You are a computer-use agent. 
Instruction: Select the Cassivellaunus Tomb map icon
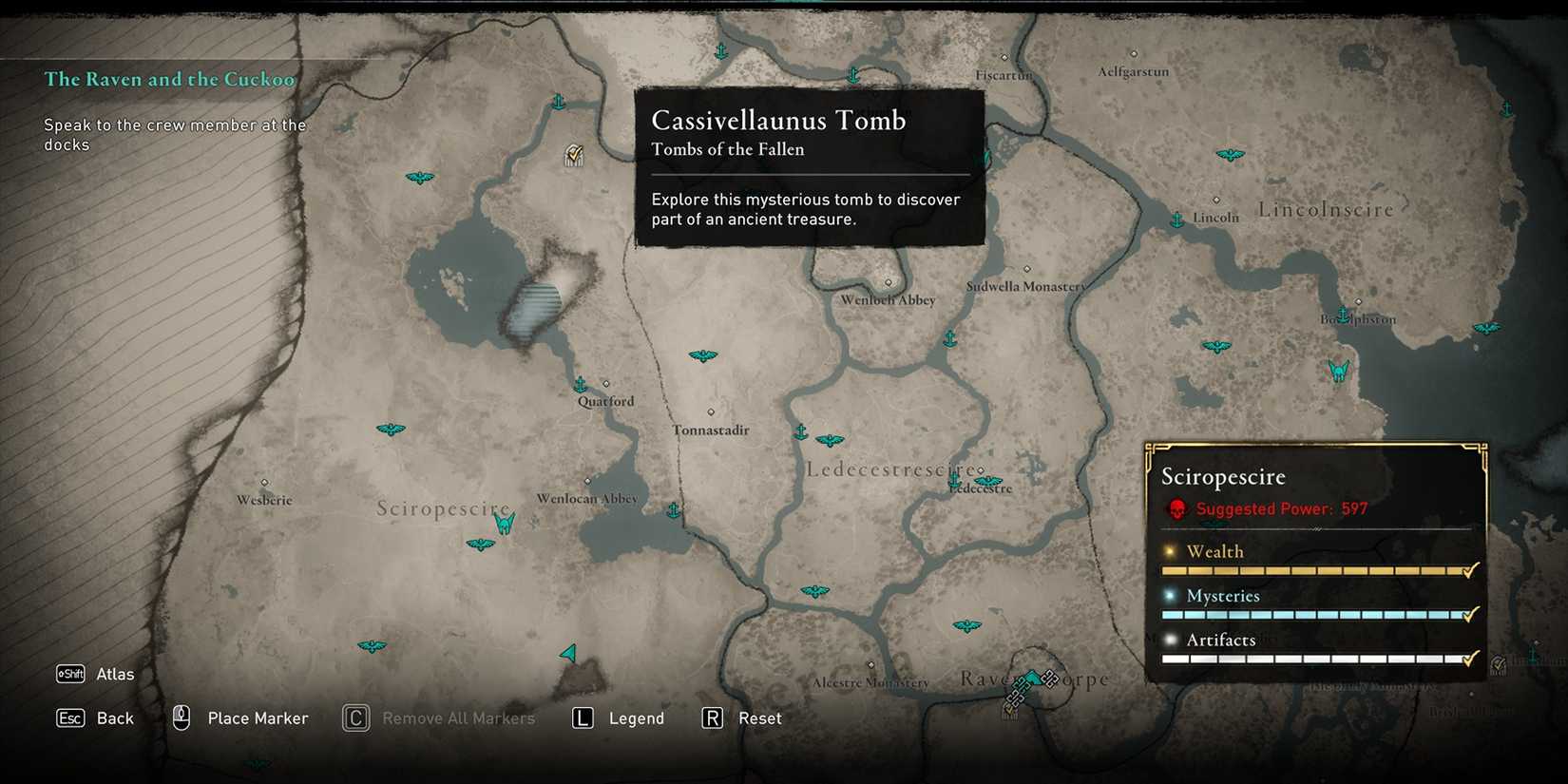(573, 155)
